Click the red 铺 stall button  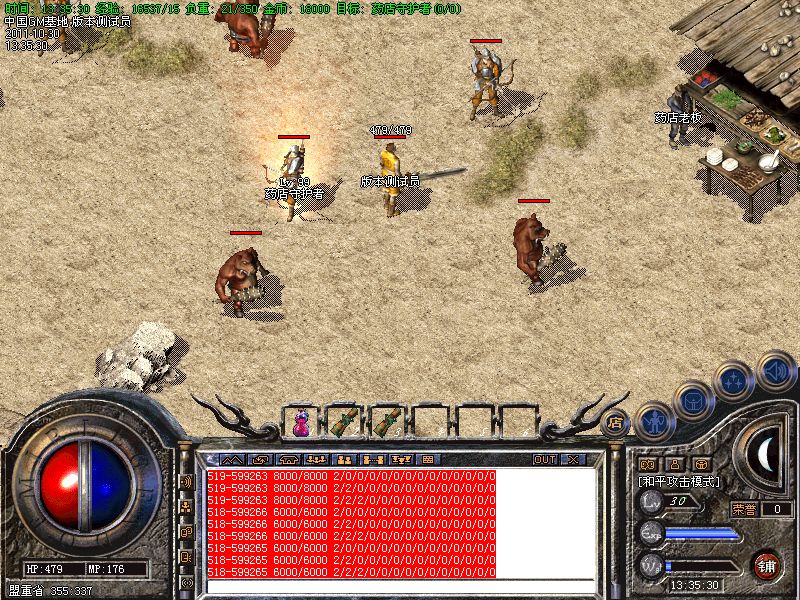click(x=767, y=565)
